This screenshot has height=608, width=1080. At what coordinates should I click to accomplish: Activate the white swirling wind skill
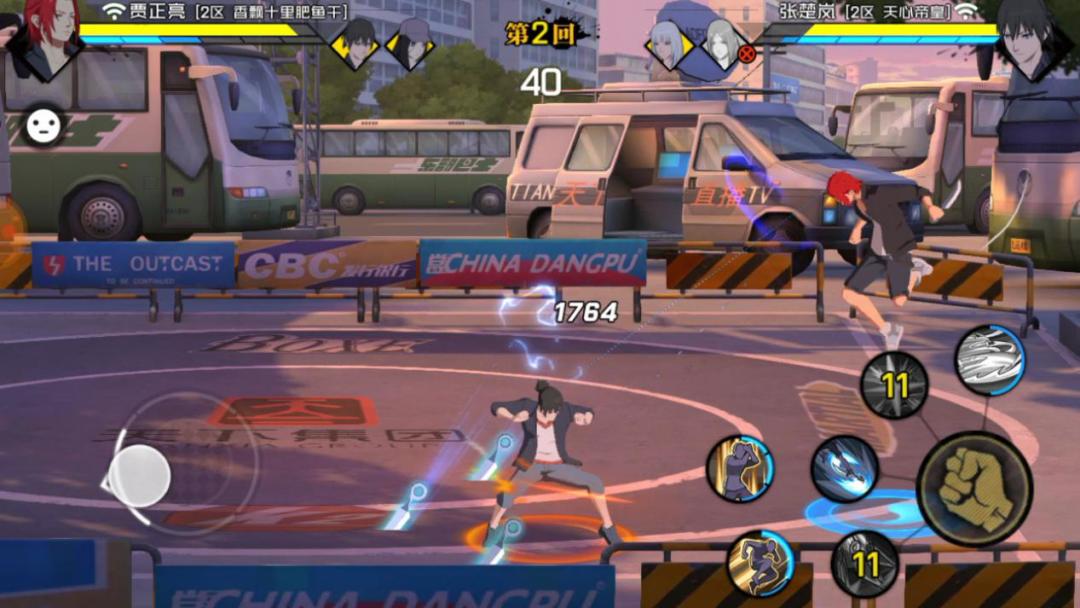(989, 360)
